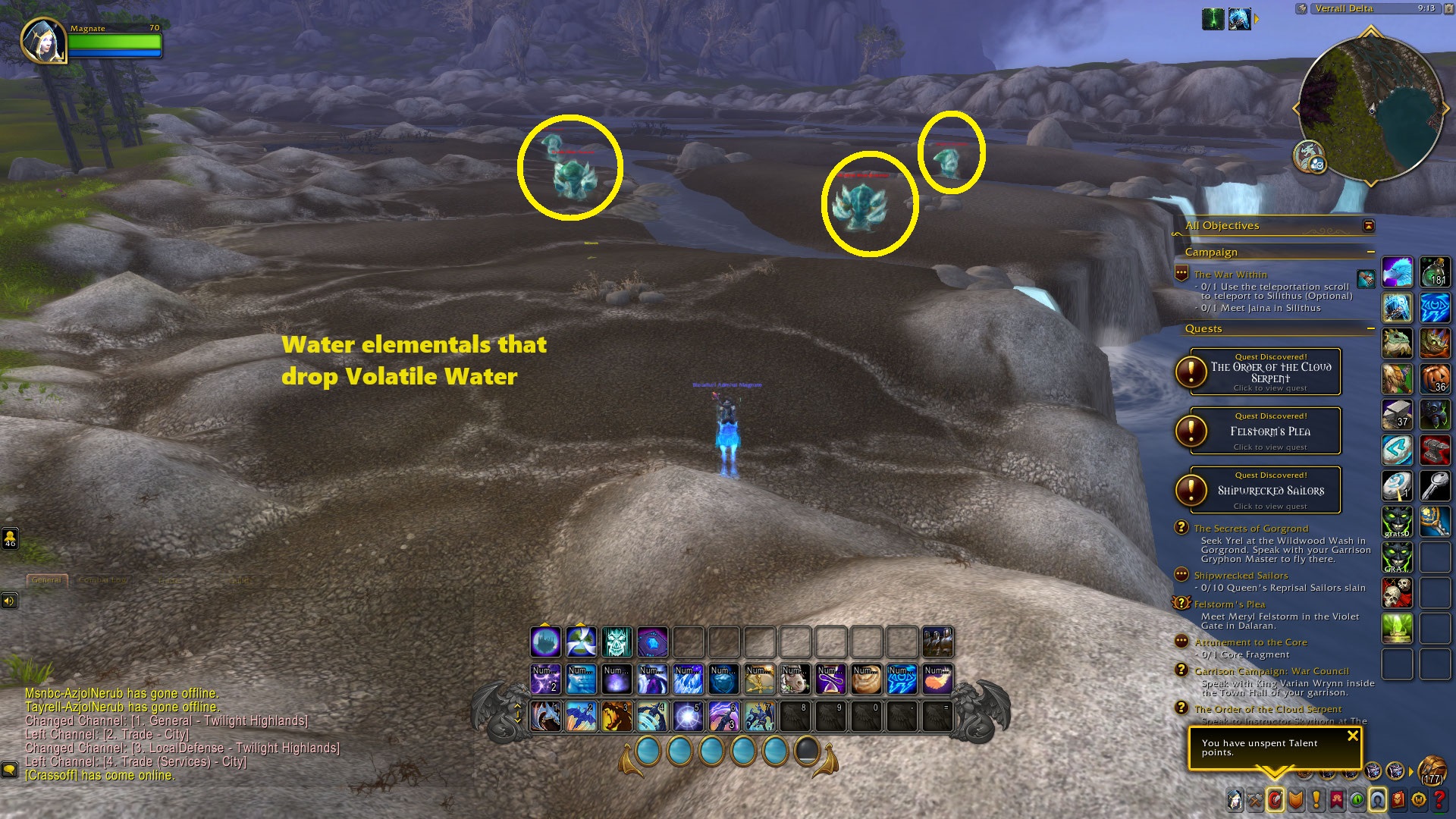
Task: Open the Quest Log exclamation button
Action: tap(1316, 799)
